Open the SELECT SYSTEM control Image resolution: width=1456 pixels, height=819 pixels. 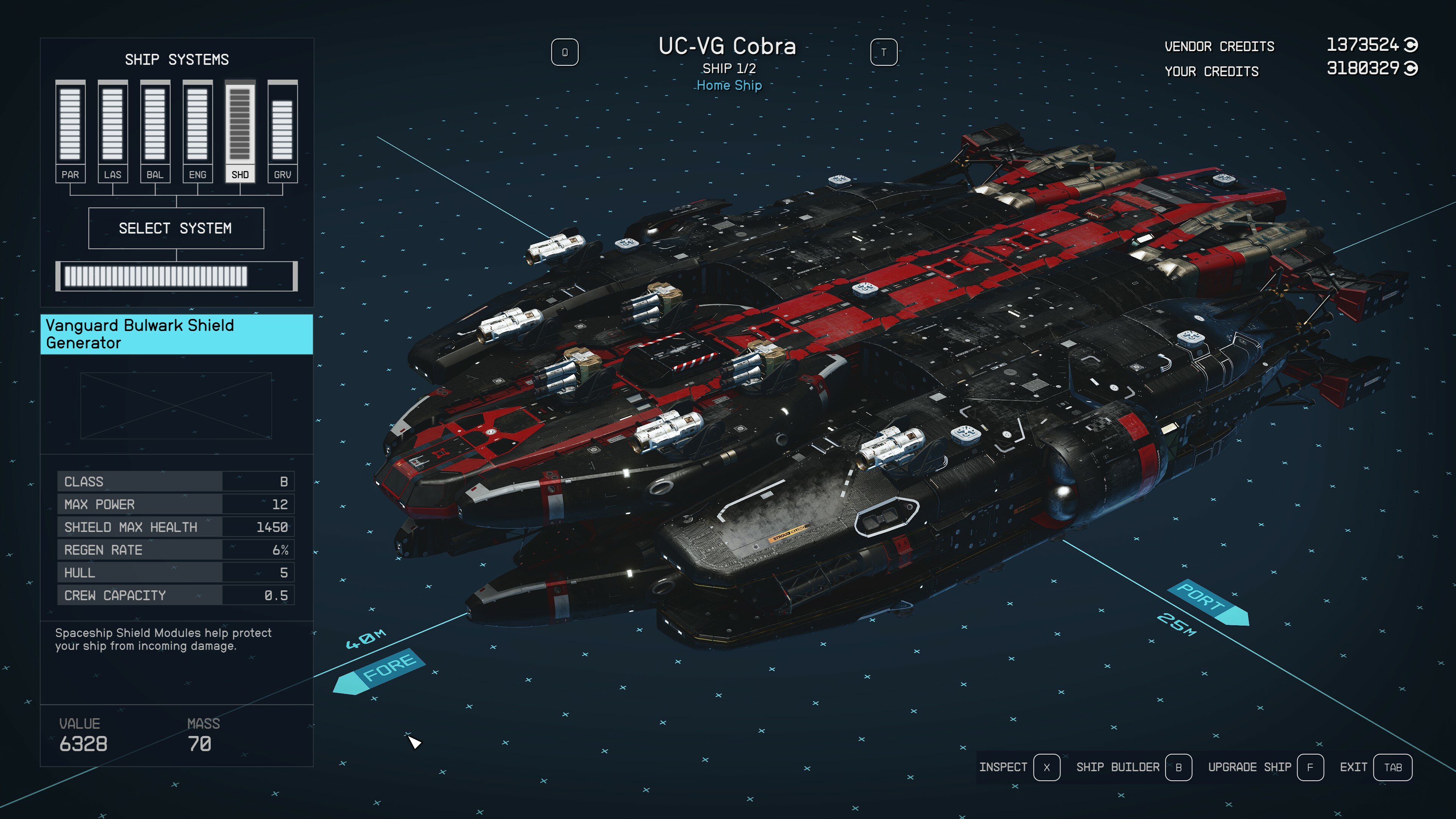point(176,228)
